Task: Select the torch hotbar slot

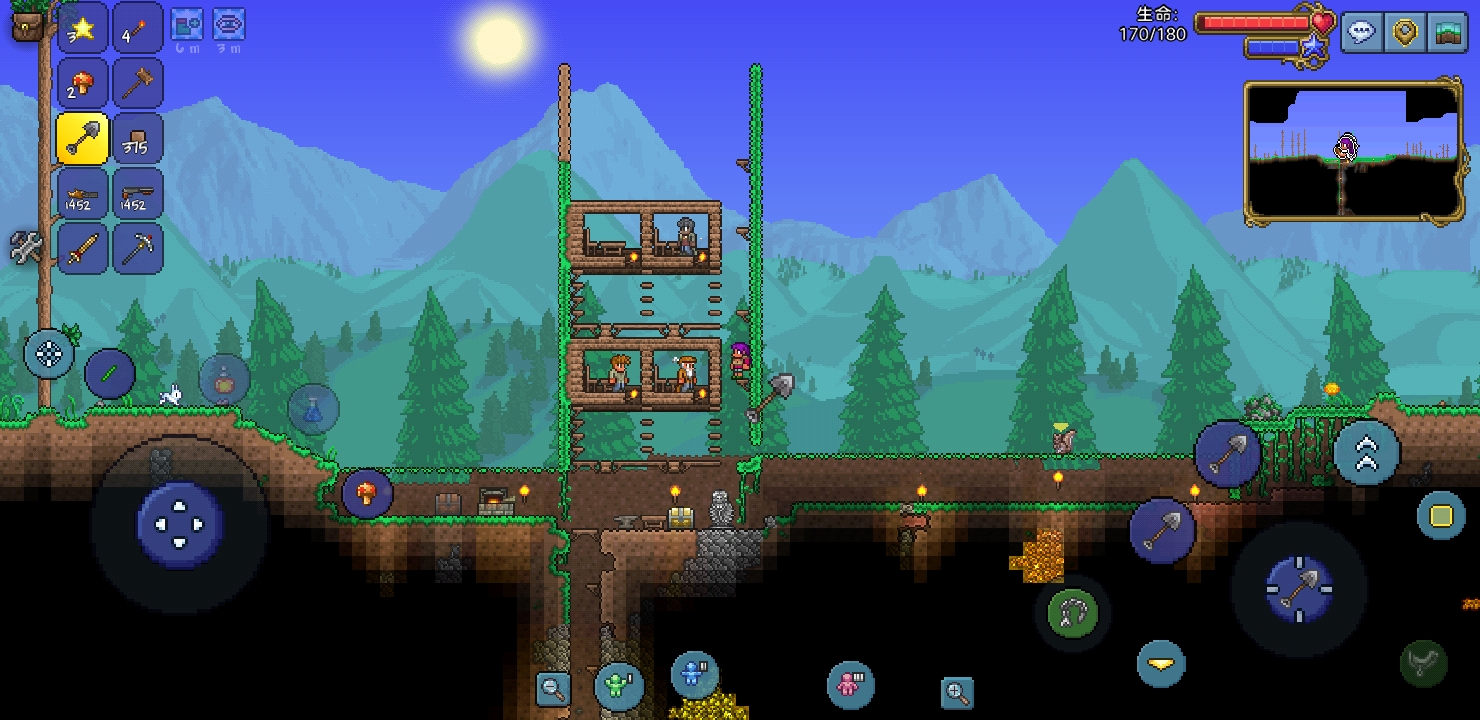Action: click(x=138, y=29)
